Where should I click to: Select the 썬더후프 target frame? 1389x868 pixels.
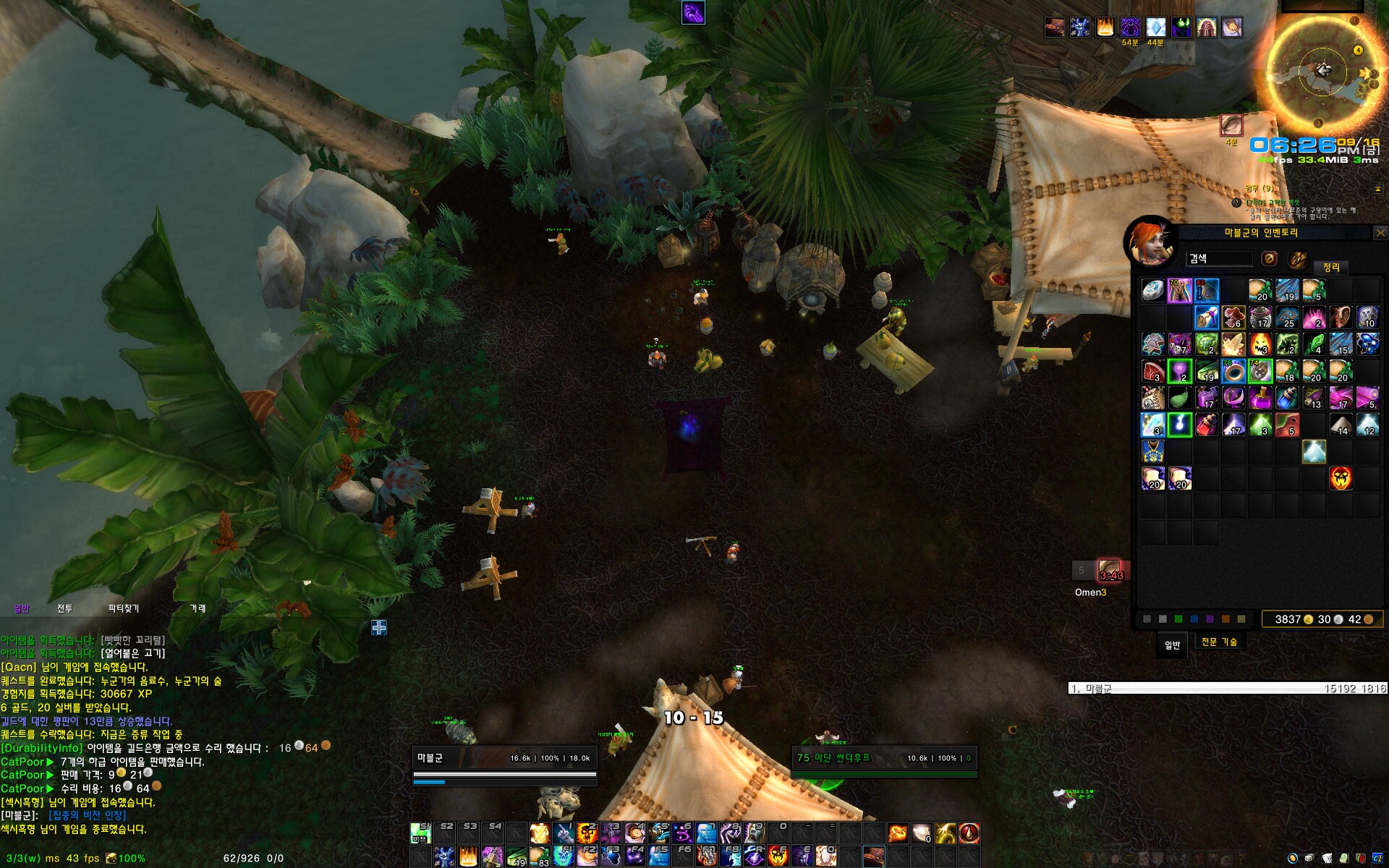884,759
